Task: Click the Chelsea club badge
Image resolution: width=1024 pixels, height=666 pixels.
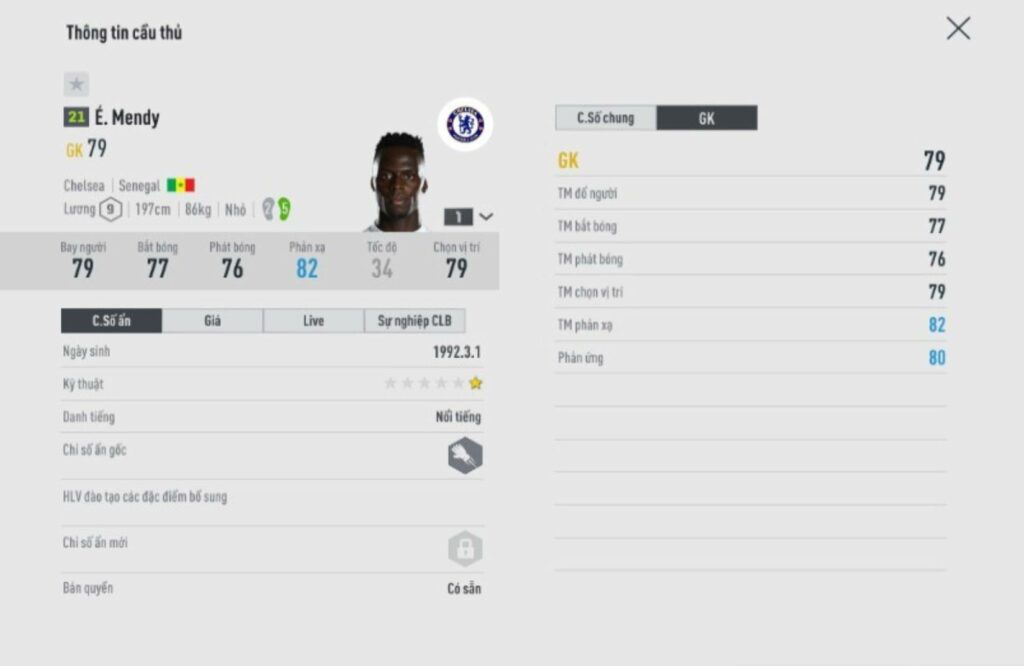Action: 465,124
